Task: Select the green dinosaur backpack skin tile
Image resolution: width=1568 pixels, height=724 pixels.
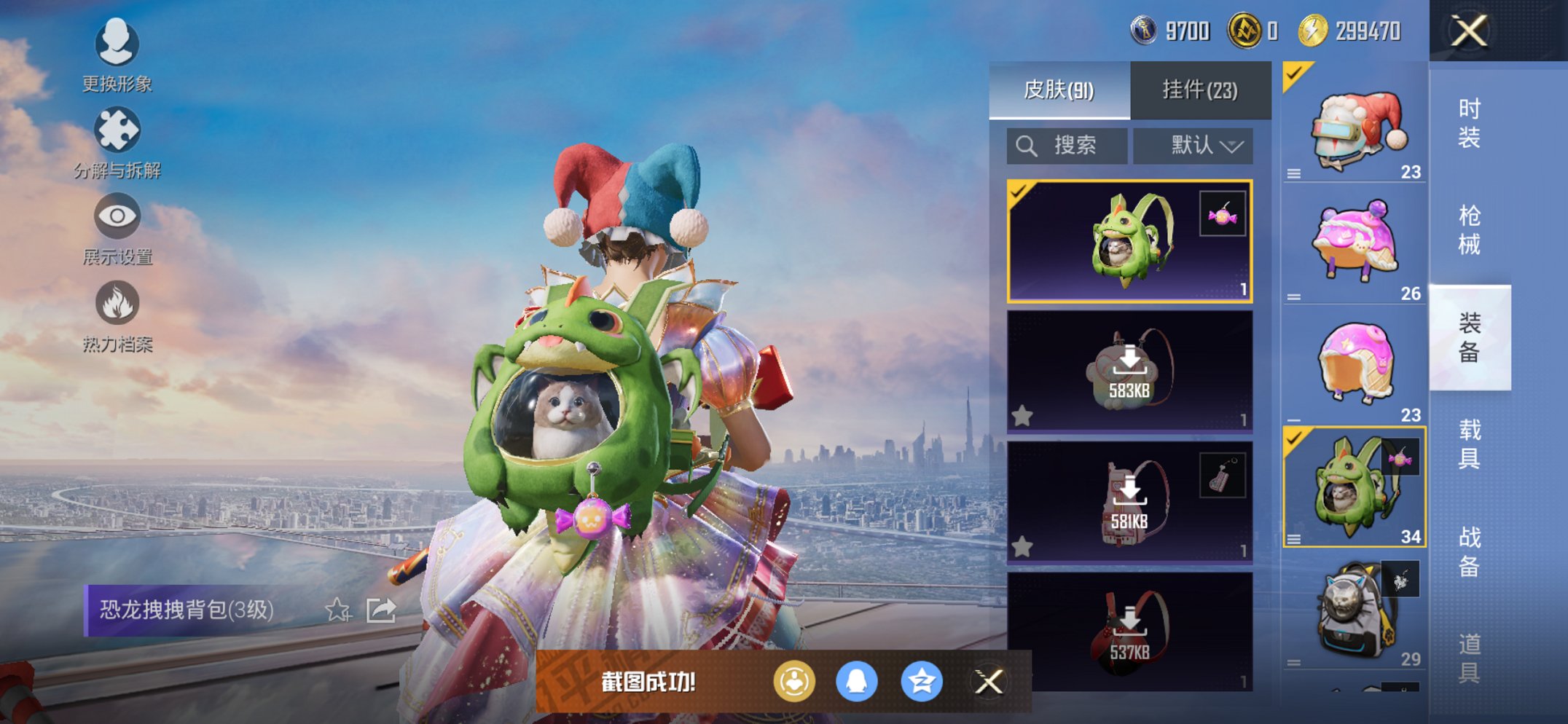Action: tap(1129, 240)
